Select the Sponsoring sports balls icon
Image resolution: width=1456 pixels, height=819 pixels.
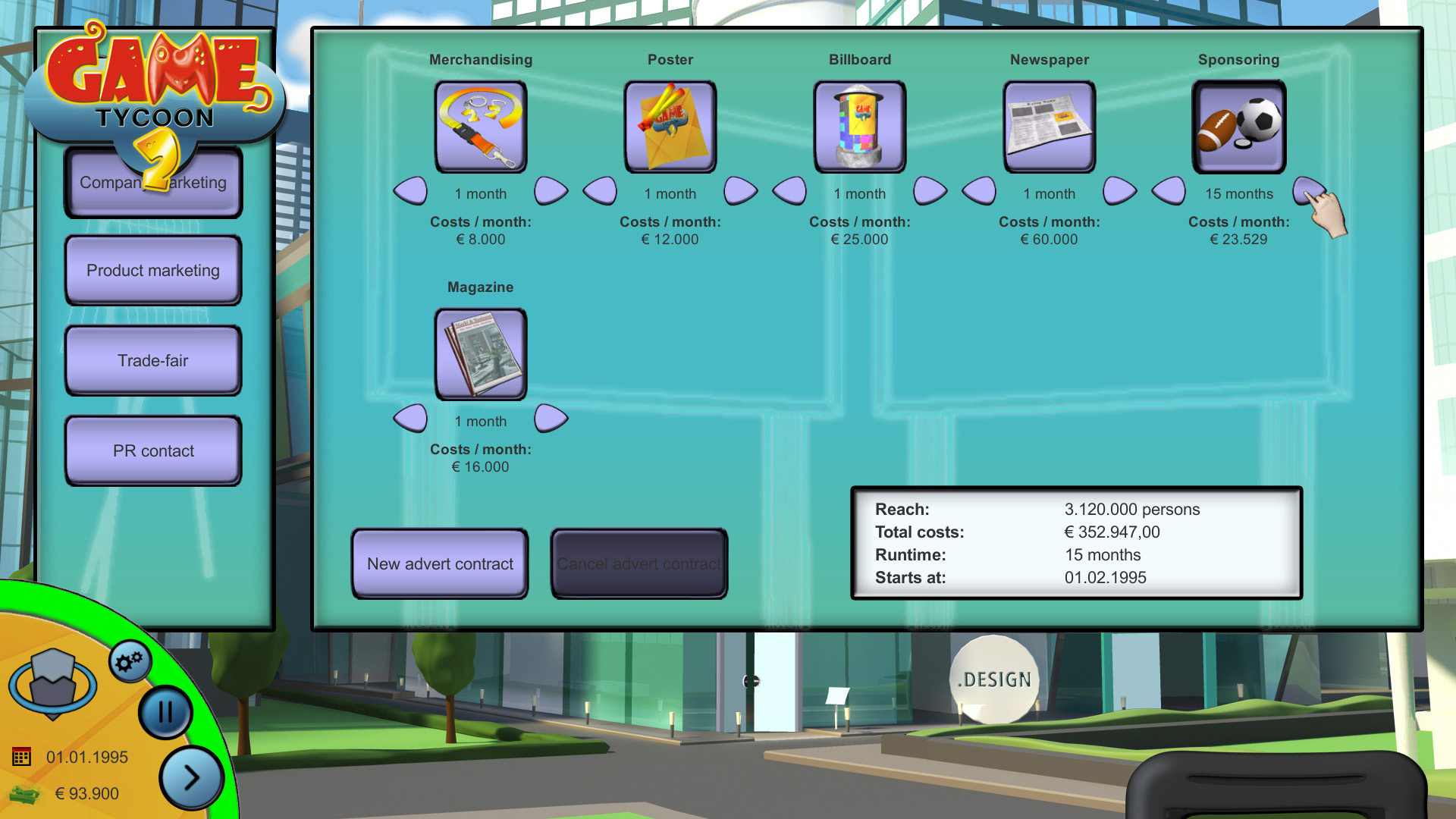[1239, 127]
